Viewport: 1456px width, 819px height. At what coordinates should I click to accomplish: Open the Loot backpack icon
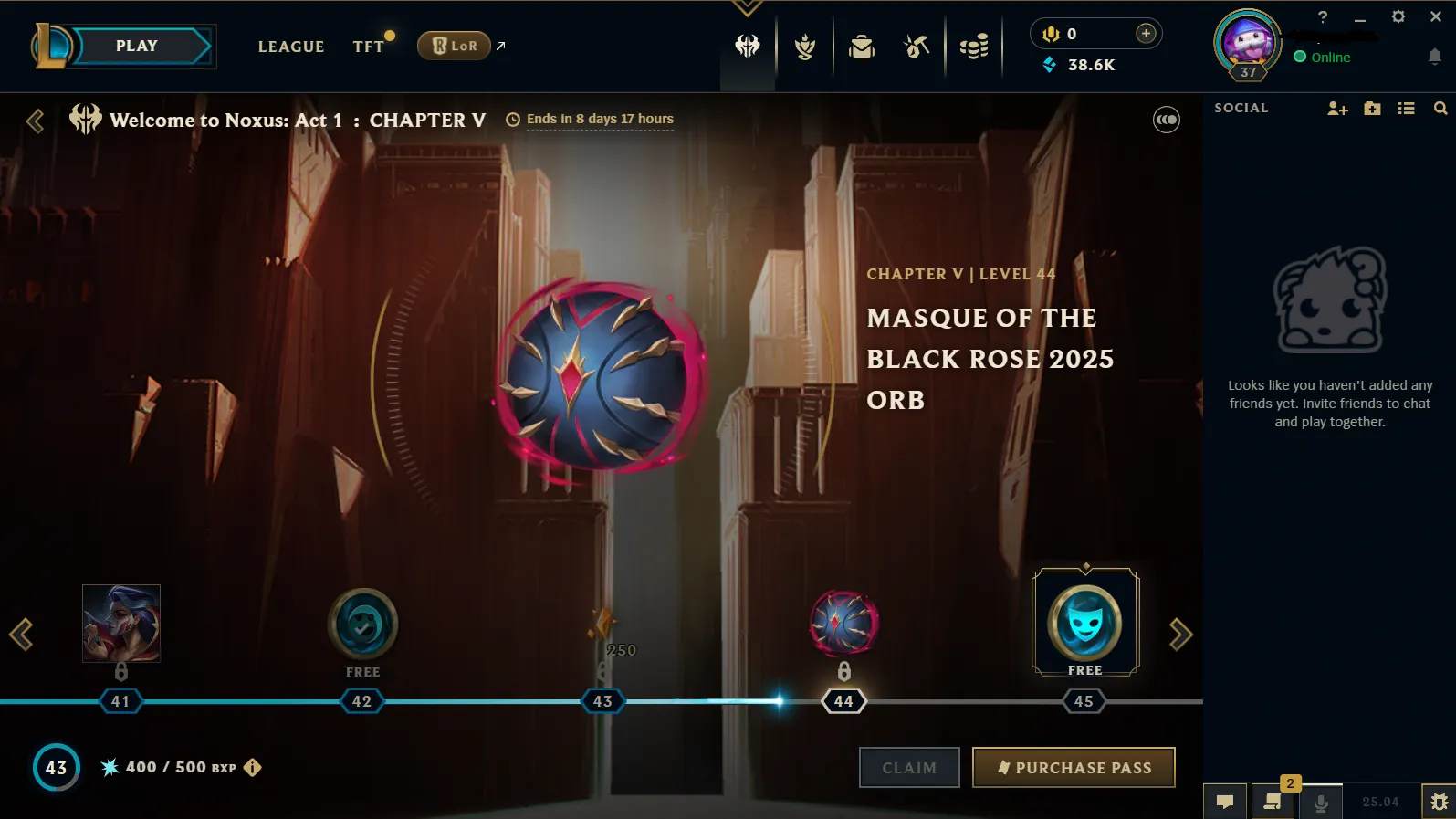click(x=861, y=45)
